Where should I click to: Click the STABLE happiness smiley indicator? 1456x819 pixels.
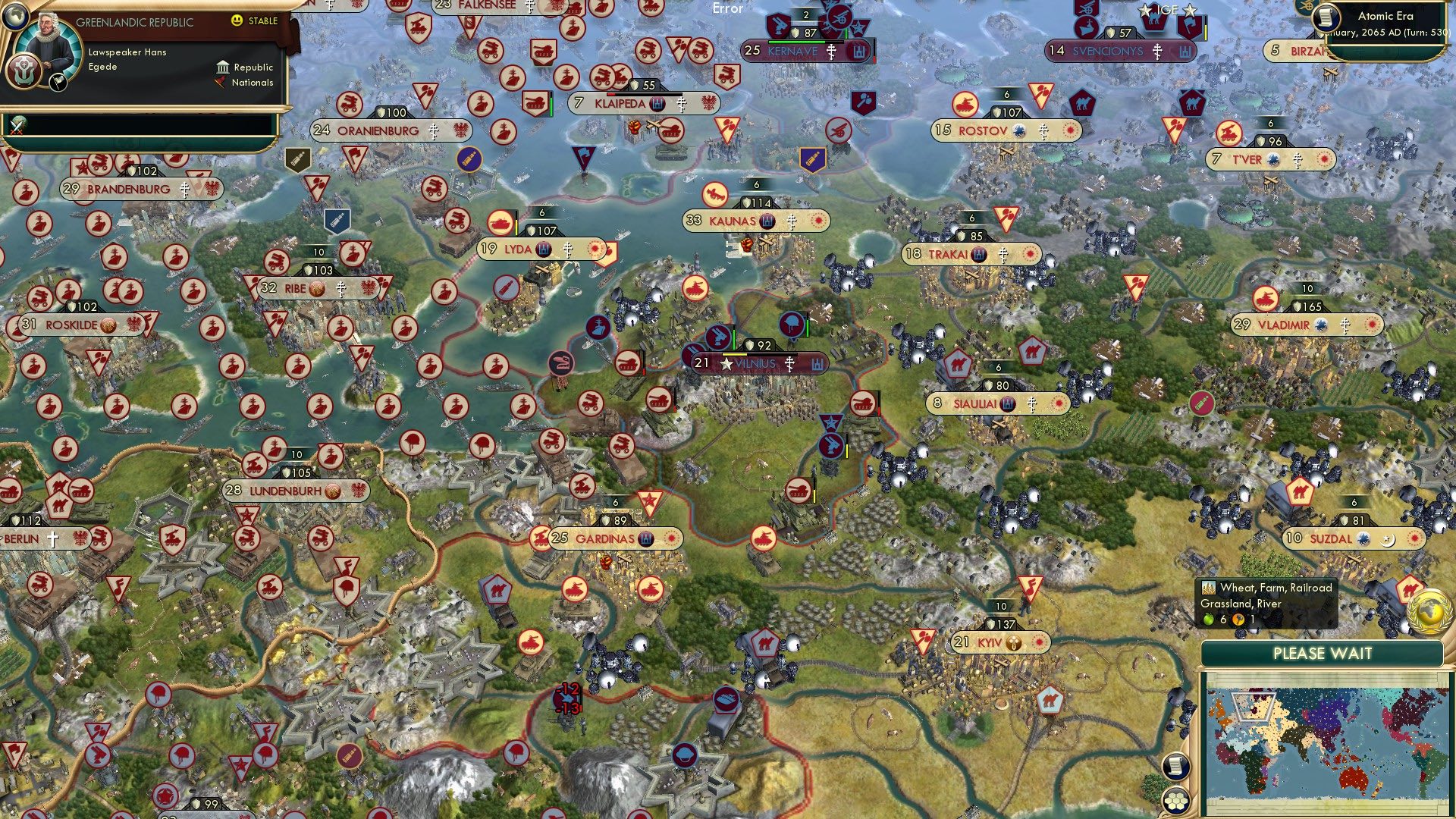tap(237, 20)
